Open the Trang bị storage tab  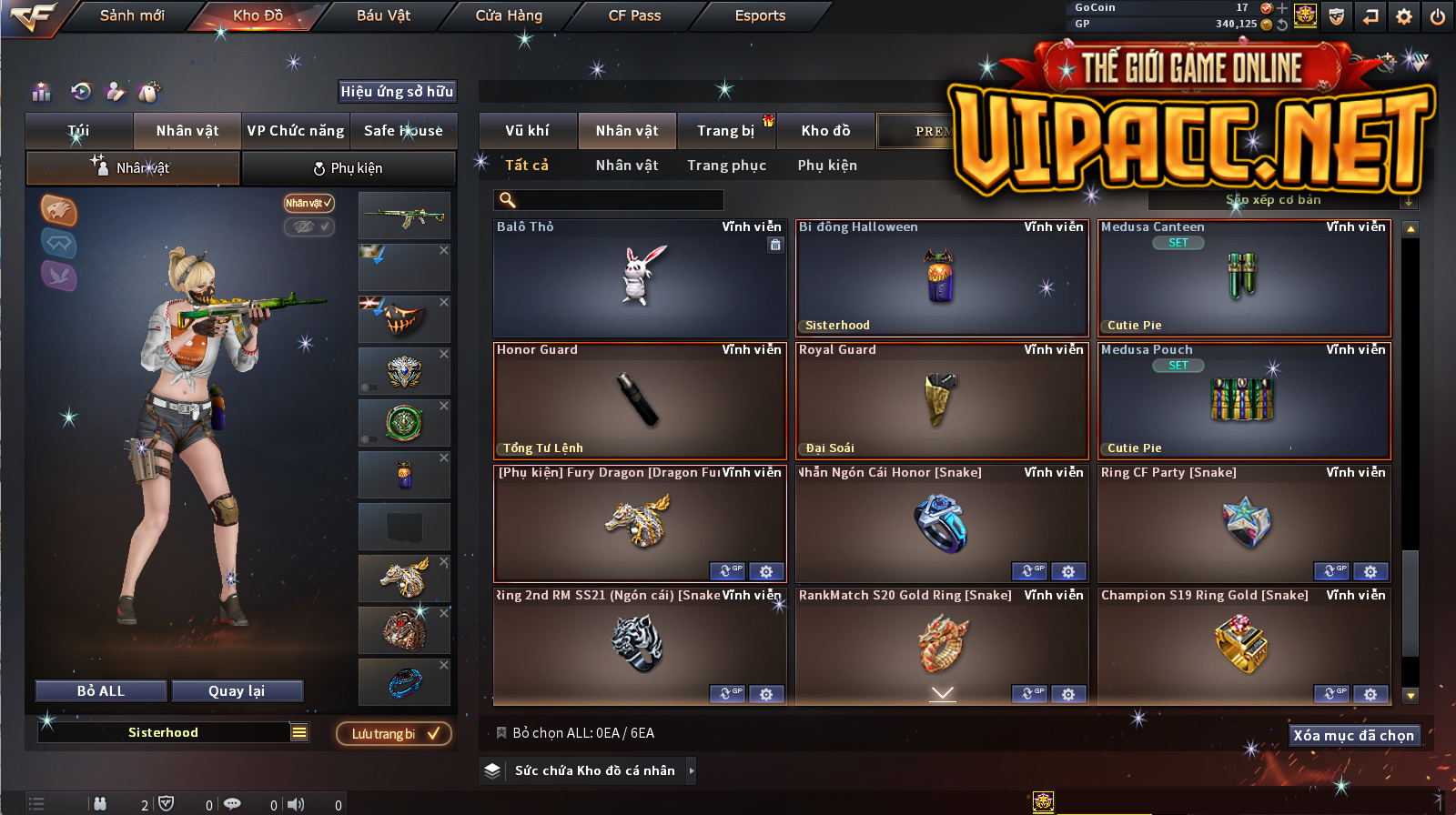(725, 131)
